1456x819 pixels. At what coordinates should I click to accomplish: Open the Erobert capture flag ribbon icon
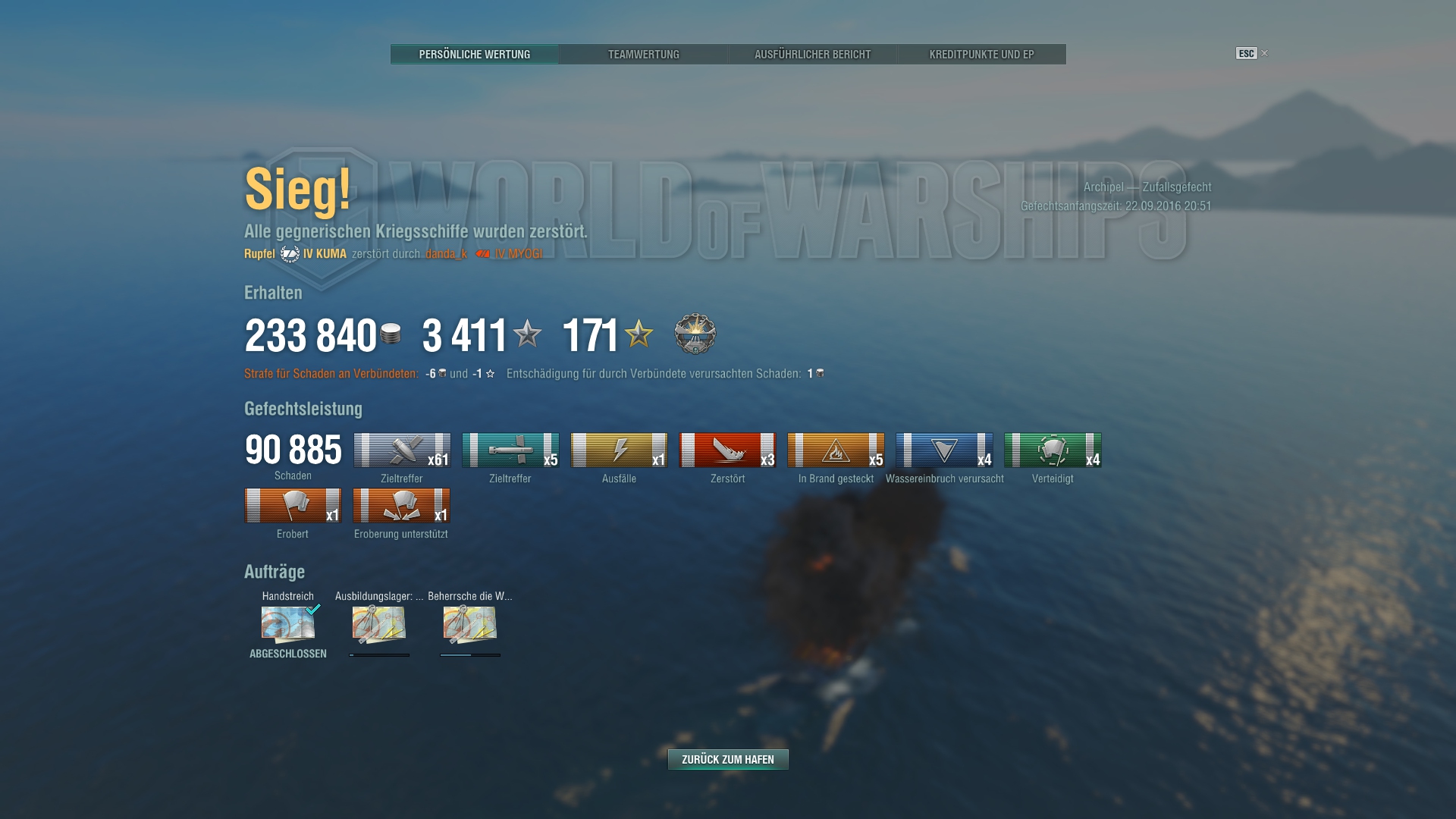pyautogui.click(x=293, y=504)
